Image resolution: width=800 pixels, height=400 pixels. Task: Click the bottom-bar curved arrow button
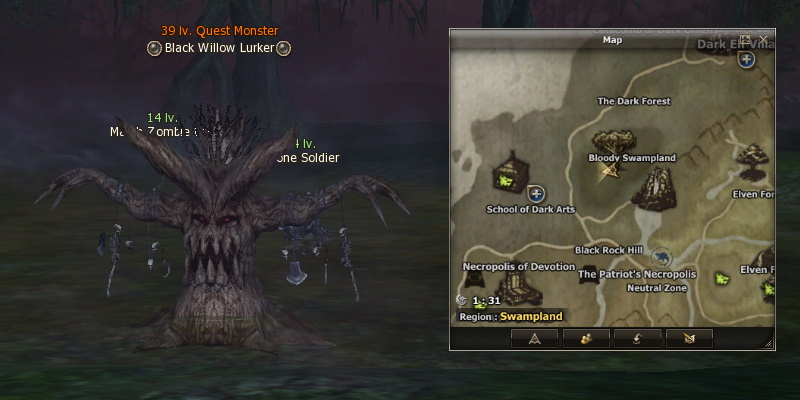[637, 338]
